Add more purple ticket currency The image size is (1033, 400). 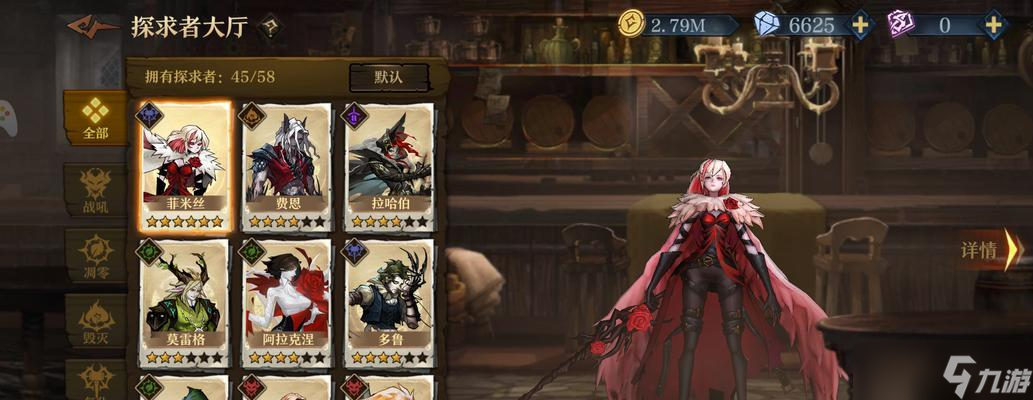point(993,24)
